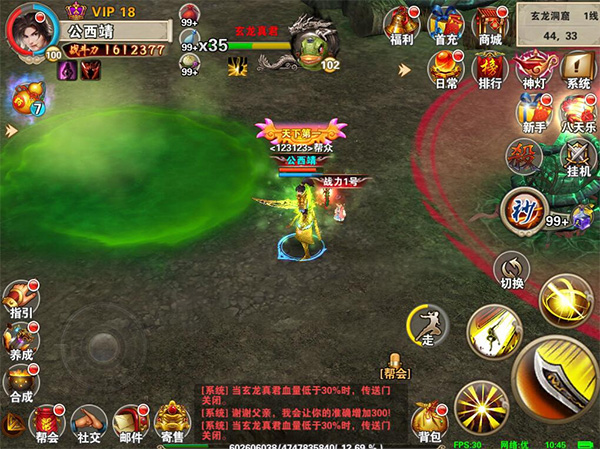Open the 背包 bag inventory
This screenshot has height=449, width=600.
(431, 421)
